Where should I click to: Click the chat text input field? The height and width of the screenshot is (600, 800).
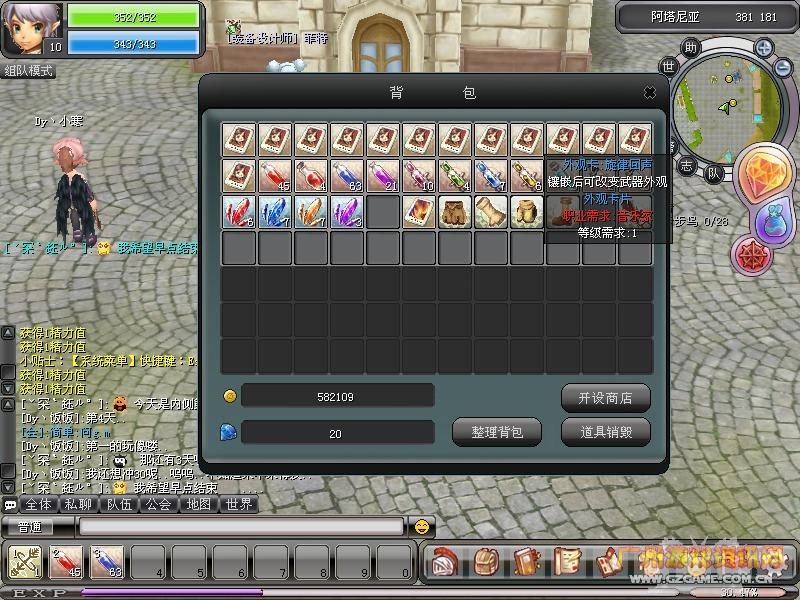pyautogui.click(x=240, y=526)
